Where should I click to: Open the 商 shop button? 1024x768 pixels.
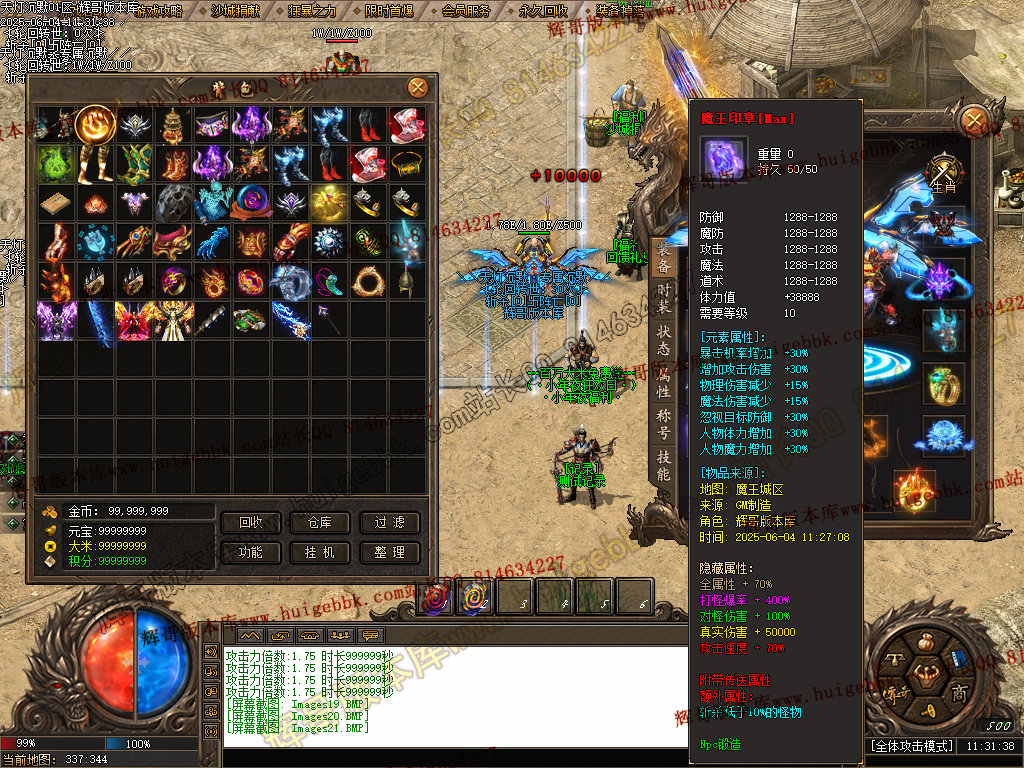pos(959,694)
